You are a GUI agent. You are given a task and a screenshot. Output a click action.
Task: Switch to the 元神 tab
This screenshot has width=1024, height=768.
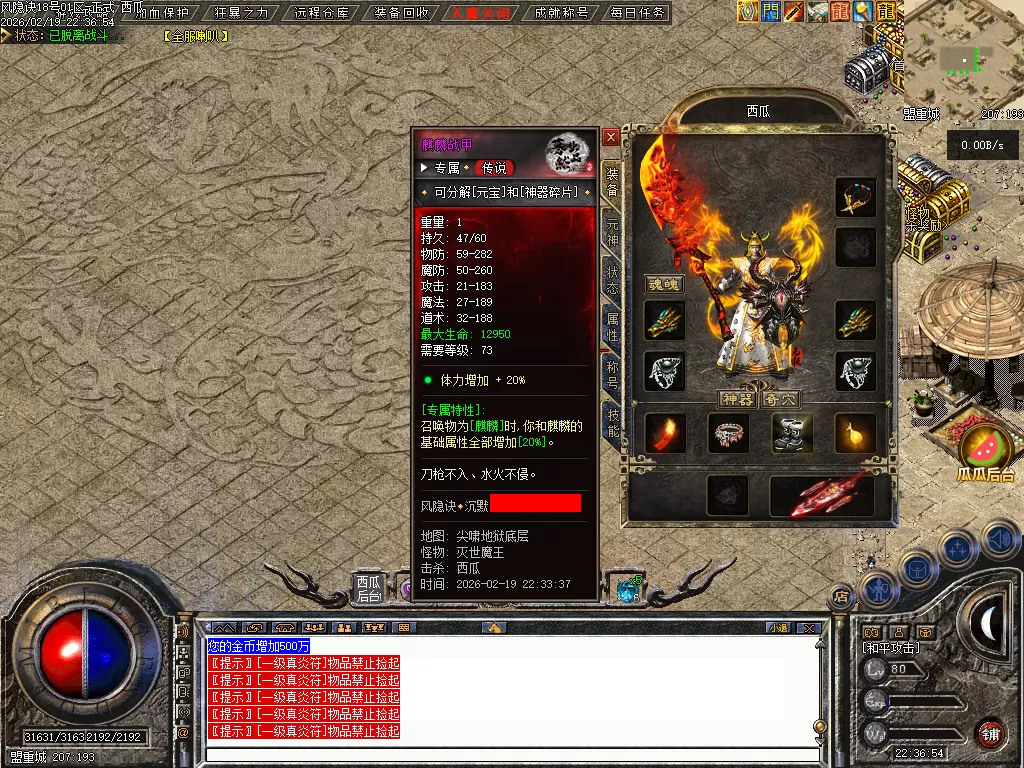point(611,233)
